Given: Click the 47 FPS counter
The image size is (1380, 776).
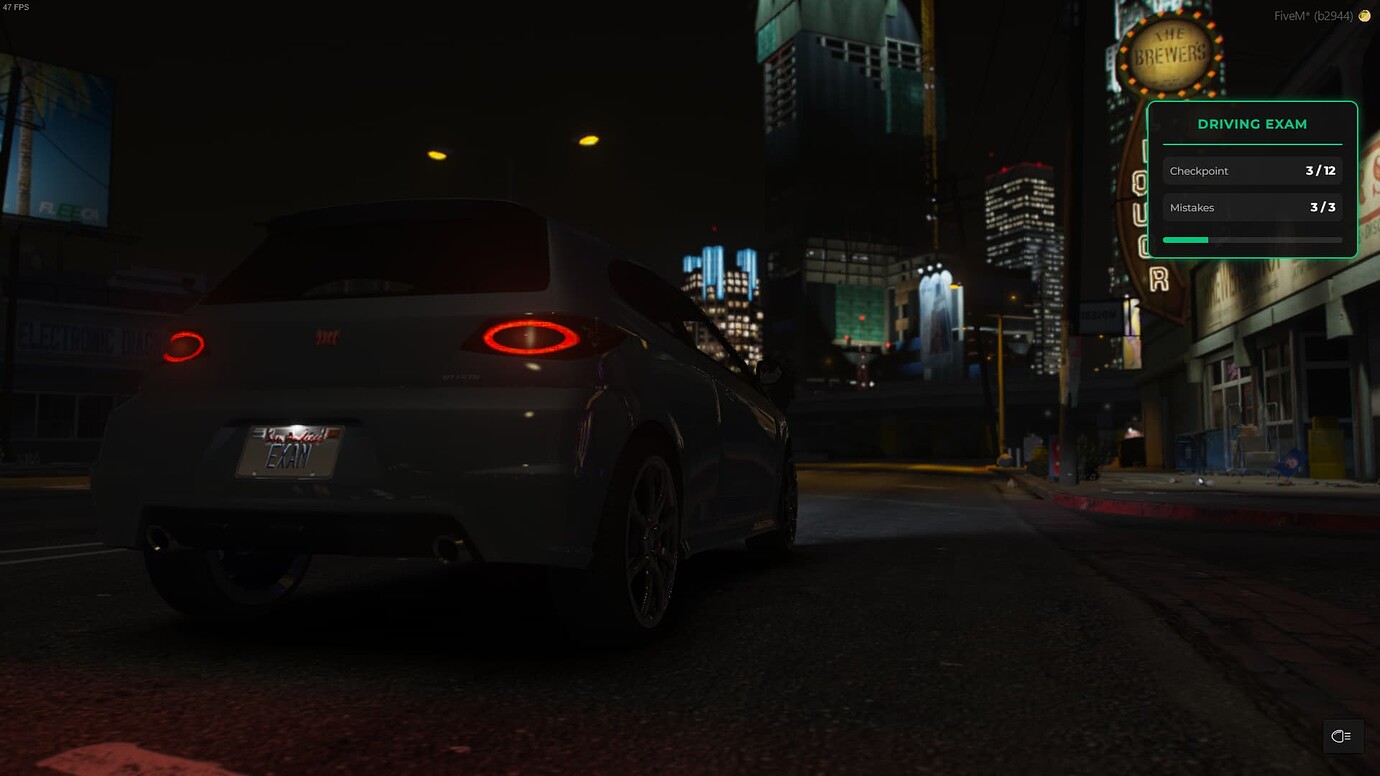Looking at the screenshot, I should tap(16, 6).
